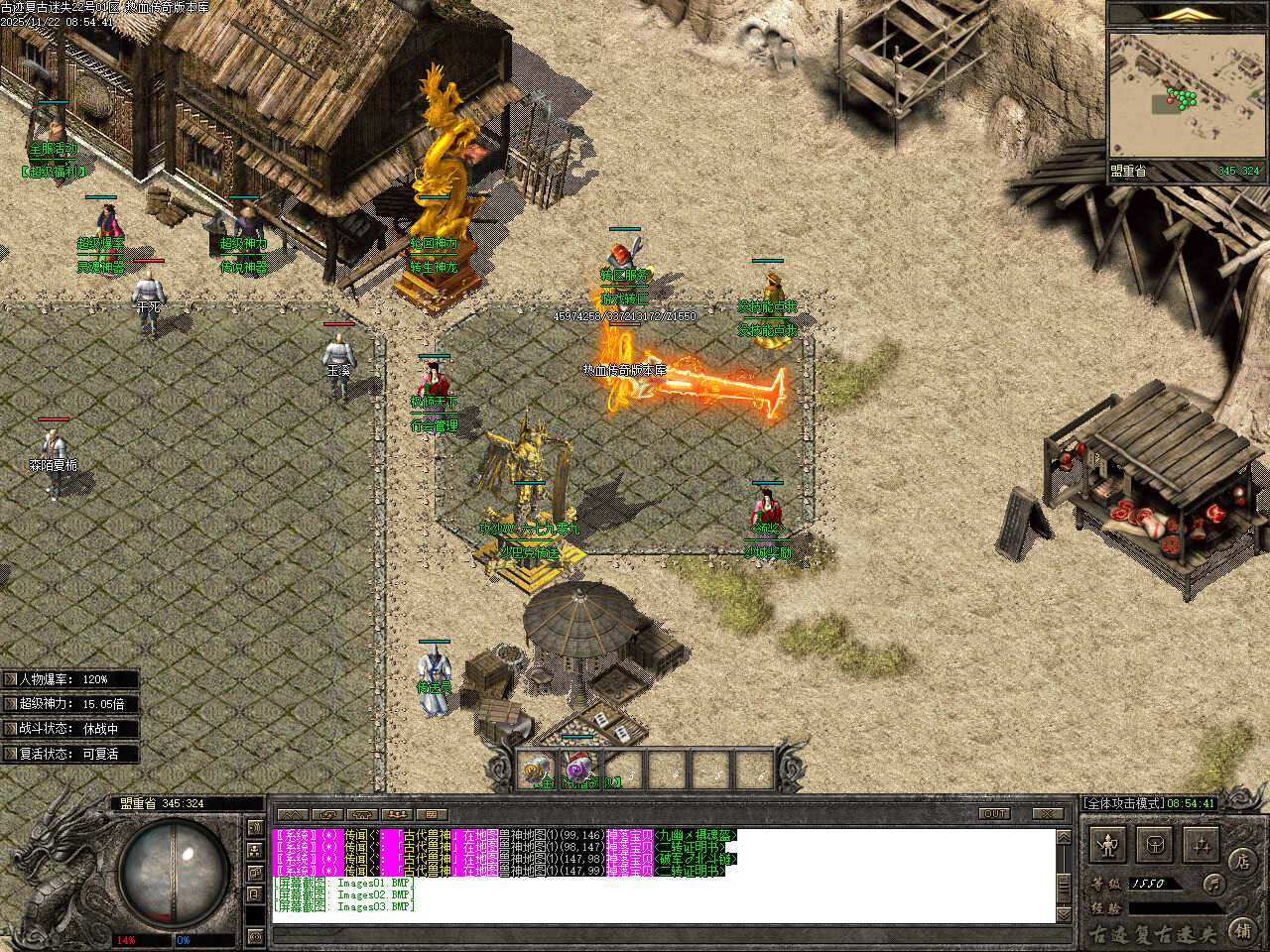Collapse the minimap with the gold arrow
The image size is (1270, 952).
click(x=1187, y=14)
